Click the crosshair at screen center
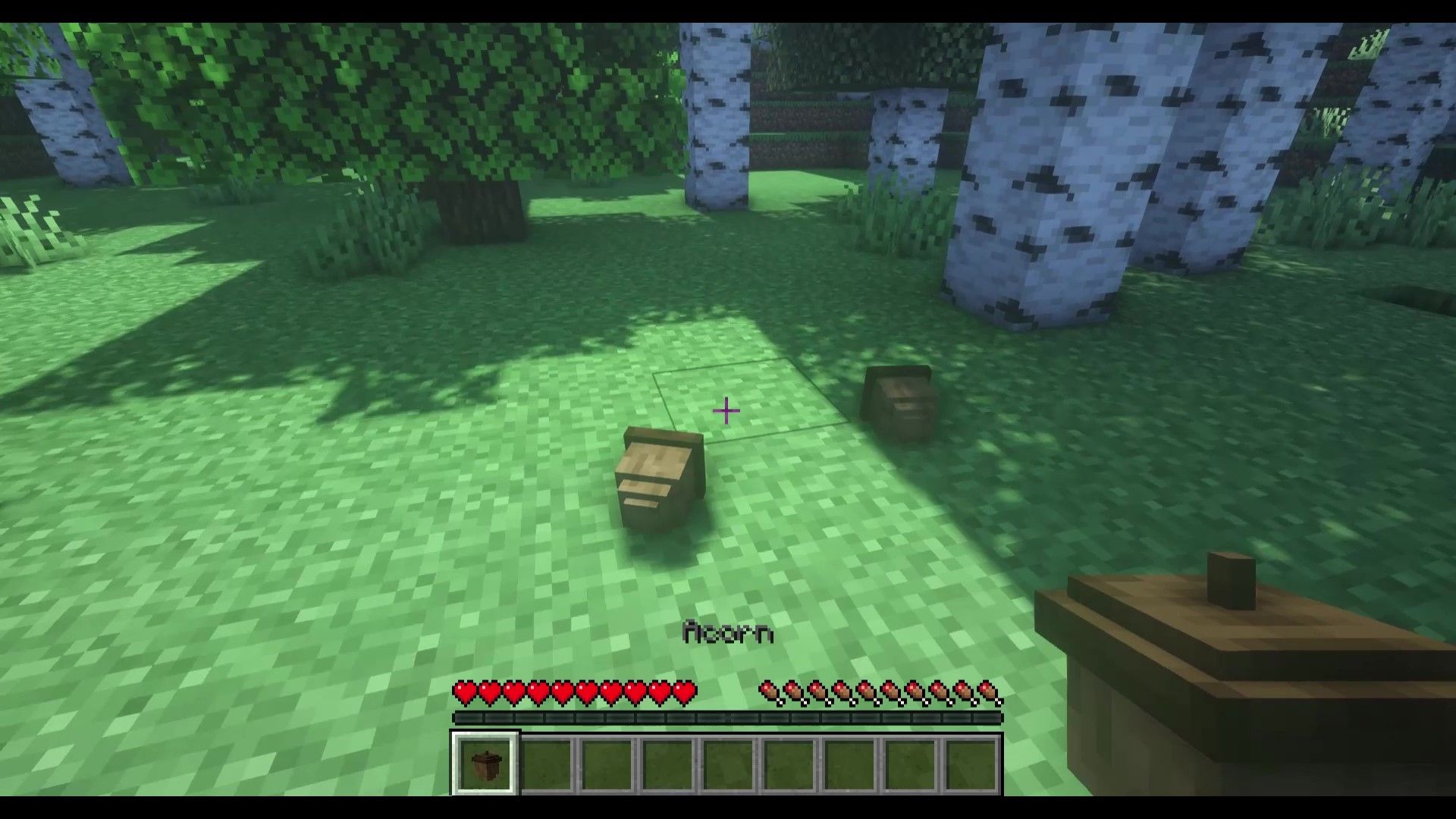Viewport: 1456px width, 819px height. click(726, 409)
